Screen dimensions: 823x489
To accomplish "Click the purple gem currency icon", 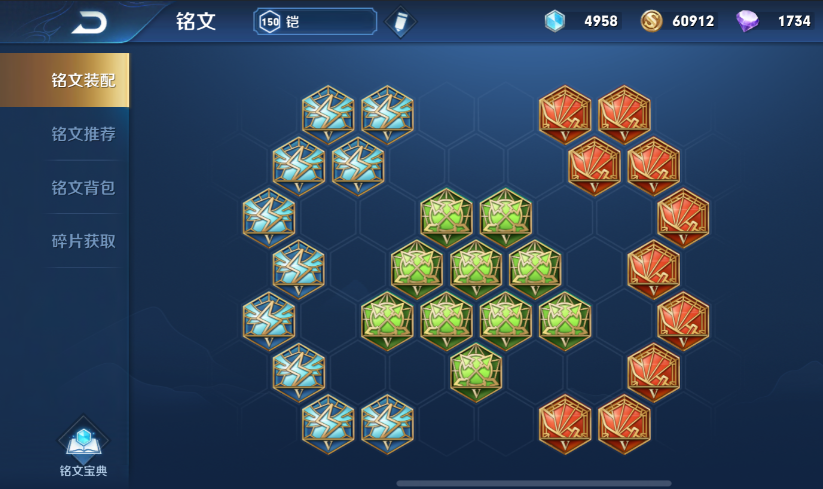I will coord(747,20).
